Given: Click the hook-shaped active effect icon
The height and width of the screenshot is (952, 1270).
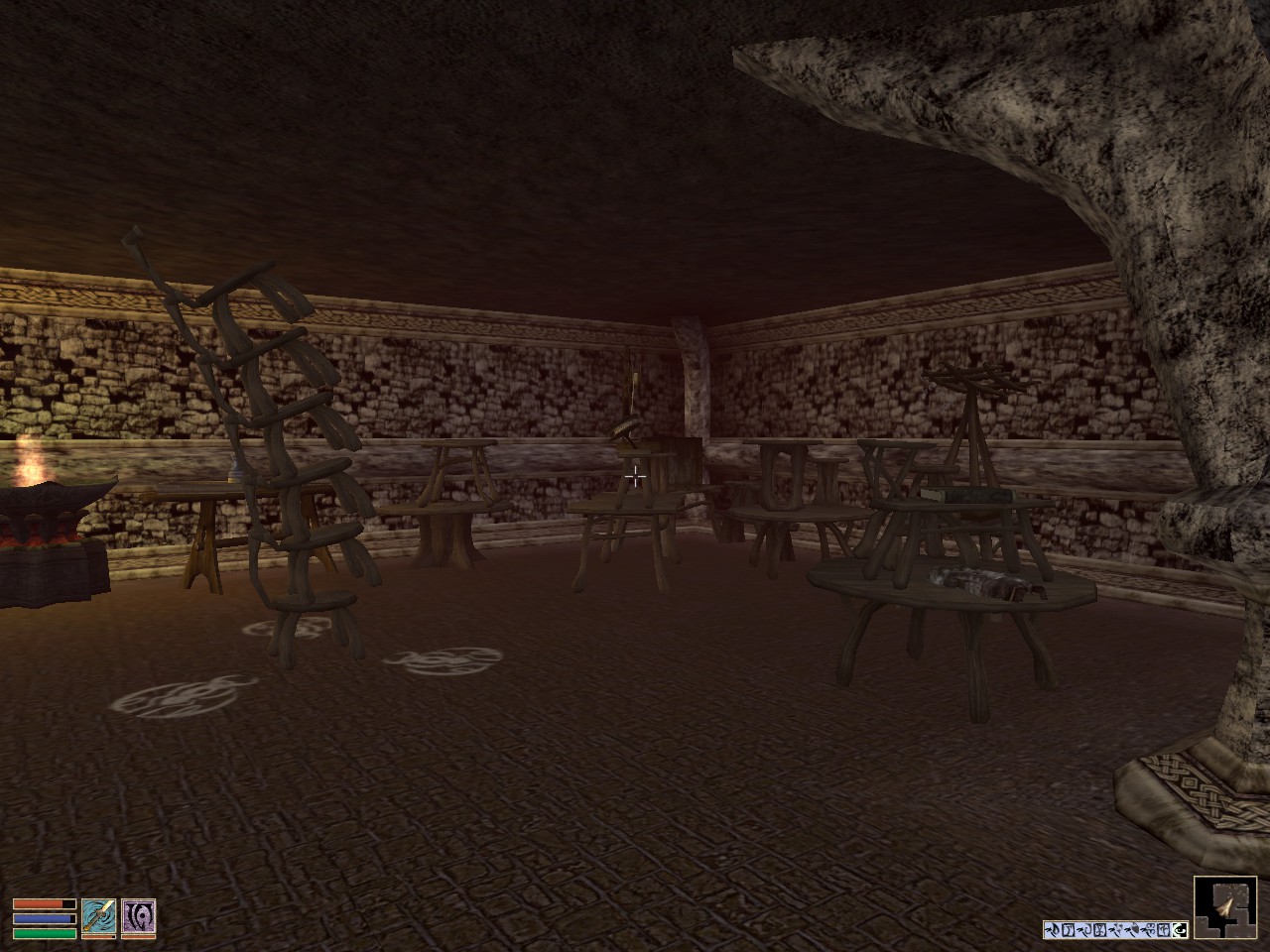Looking at the screenshot, I should tap(1085, 930).
